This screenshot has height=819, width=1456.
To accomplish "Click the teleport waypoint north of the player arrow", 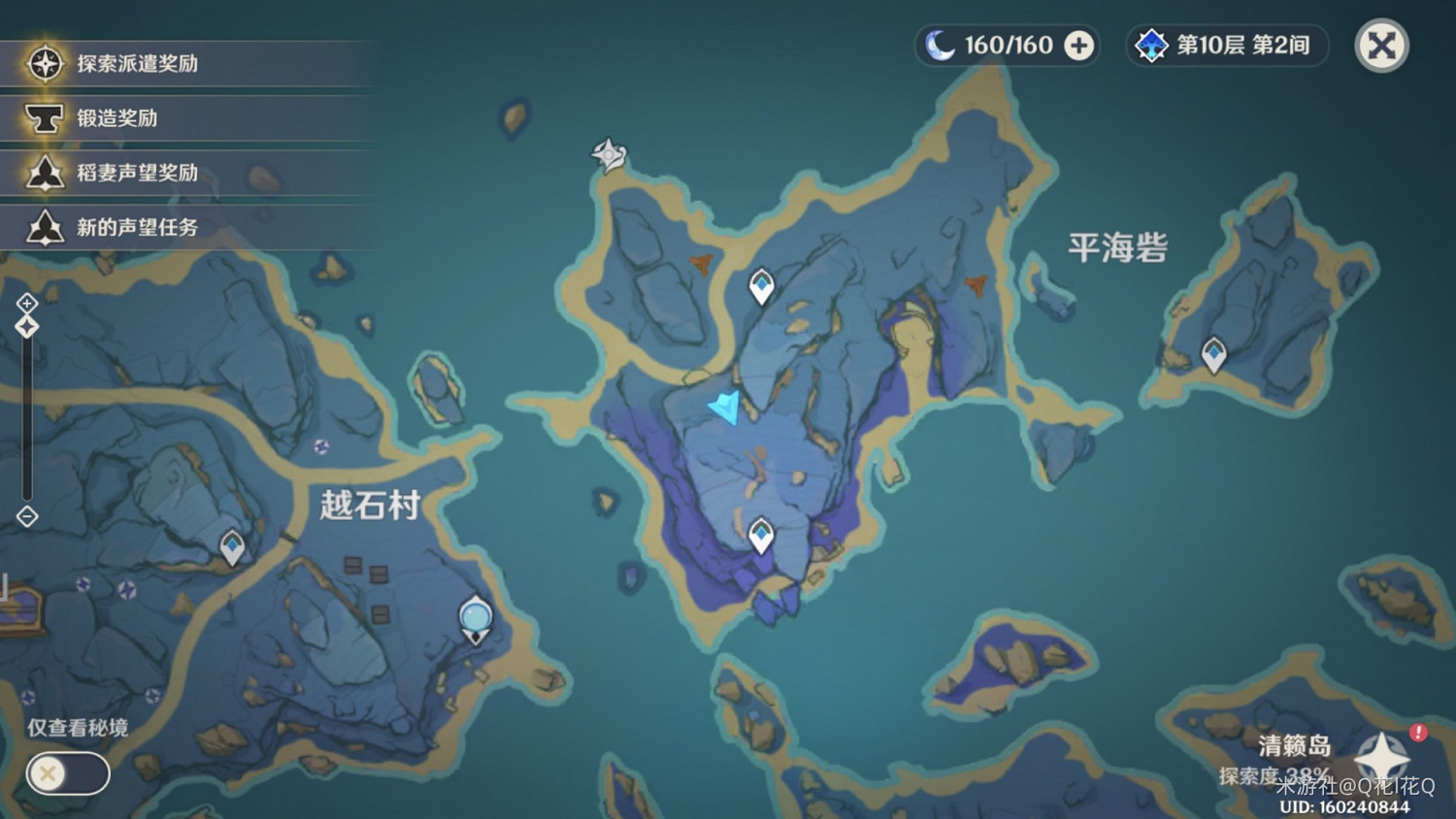I will [760, 285].
